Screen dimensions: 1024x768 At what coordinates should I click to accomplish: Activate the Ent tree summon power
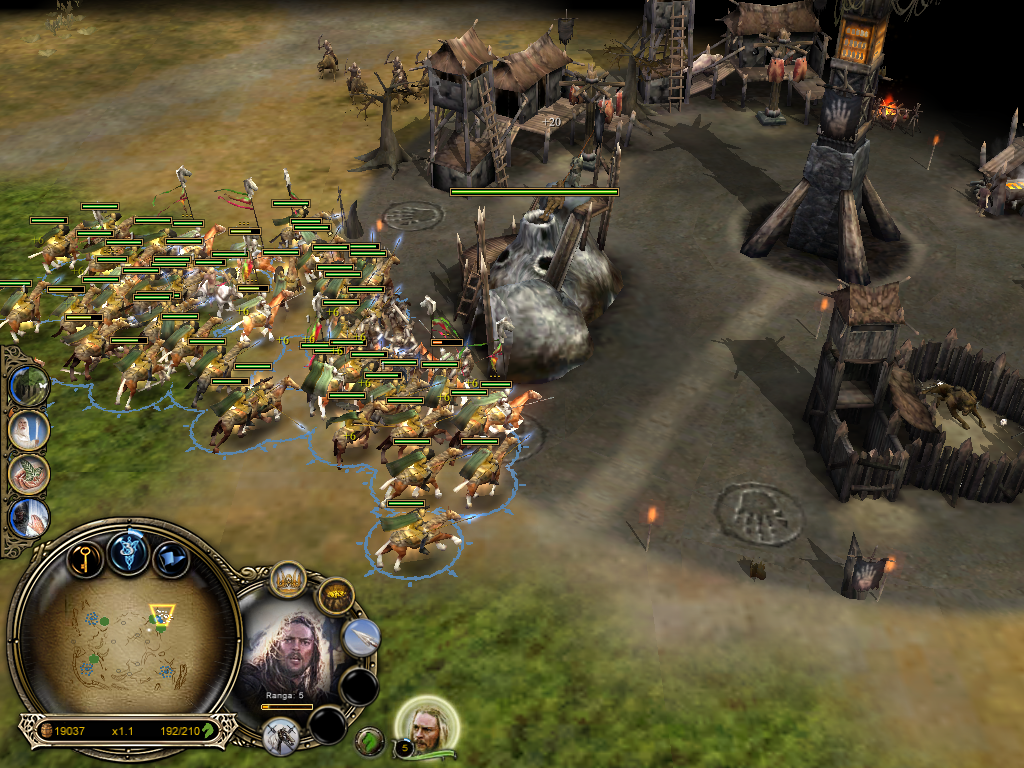click(28, 385)
